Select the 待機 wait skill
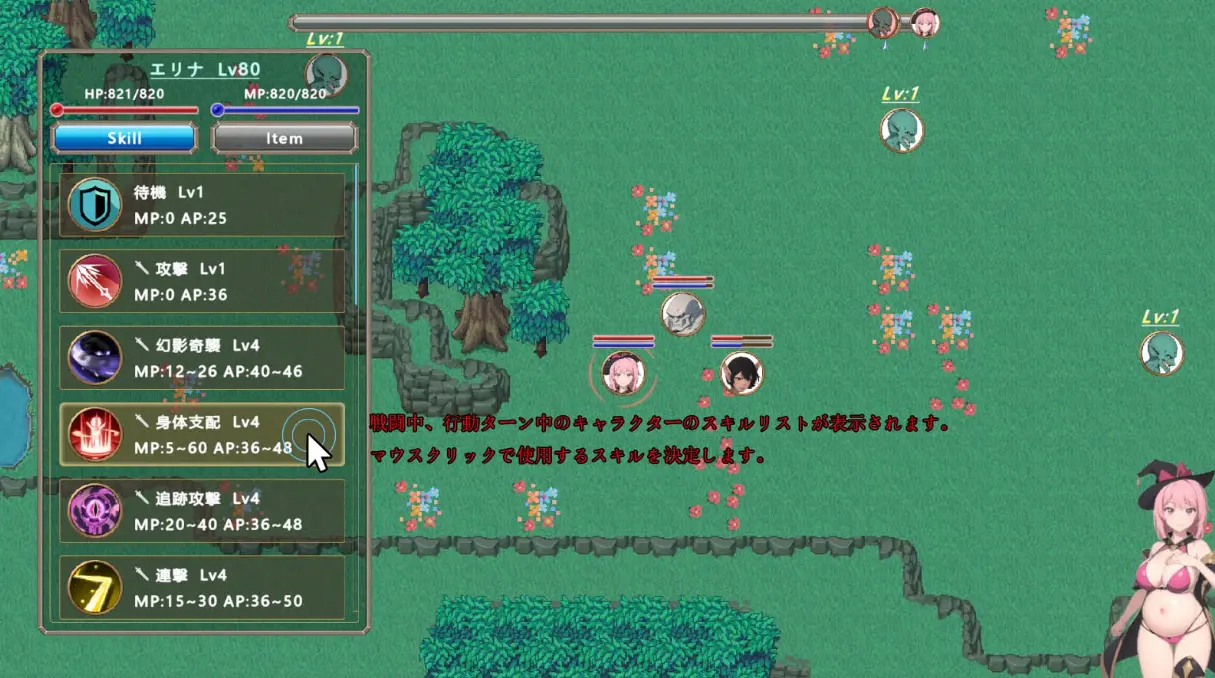 click(x=202, y=205)
